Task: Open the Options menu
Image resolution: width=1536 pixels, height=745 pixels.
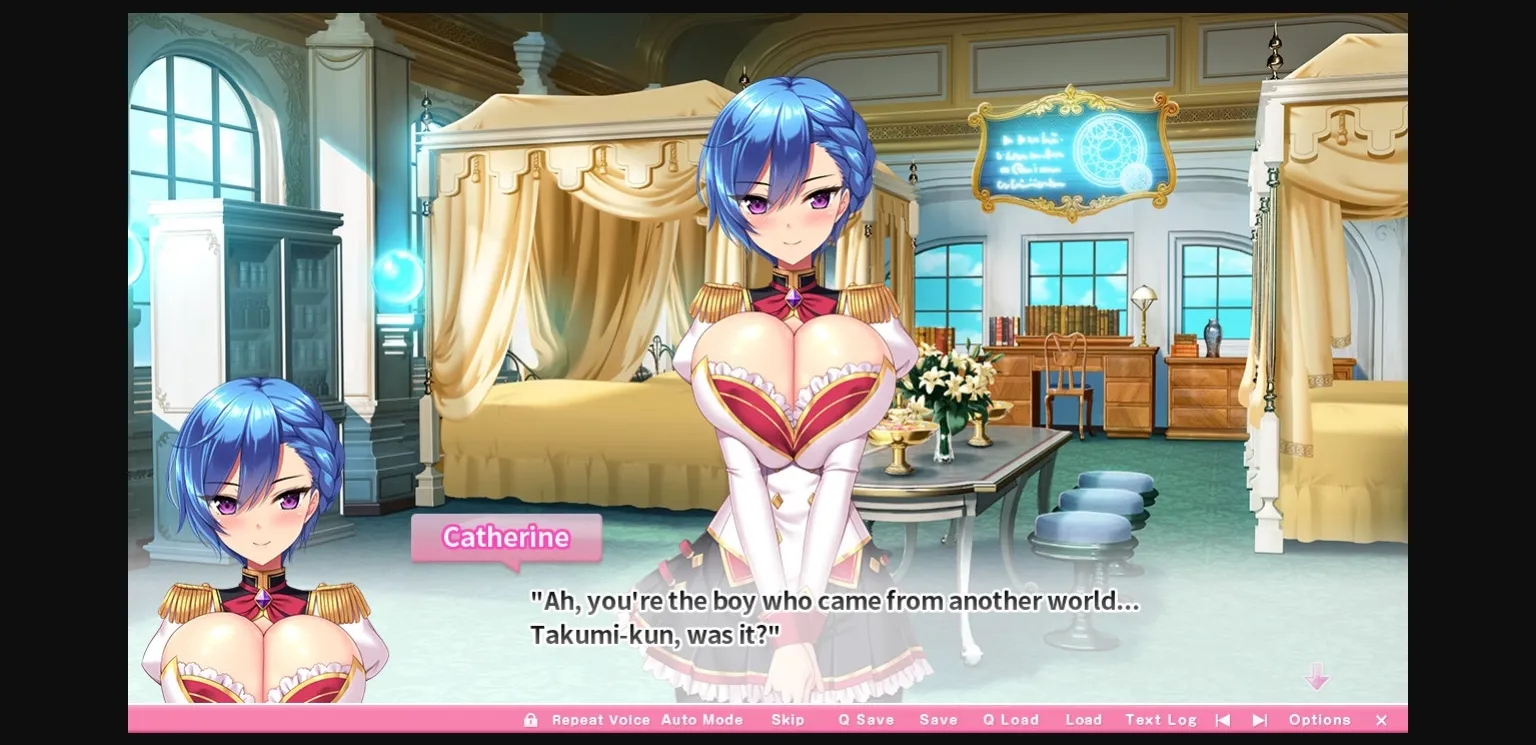Action: pos(1319,719)
